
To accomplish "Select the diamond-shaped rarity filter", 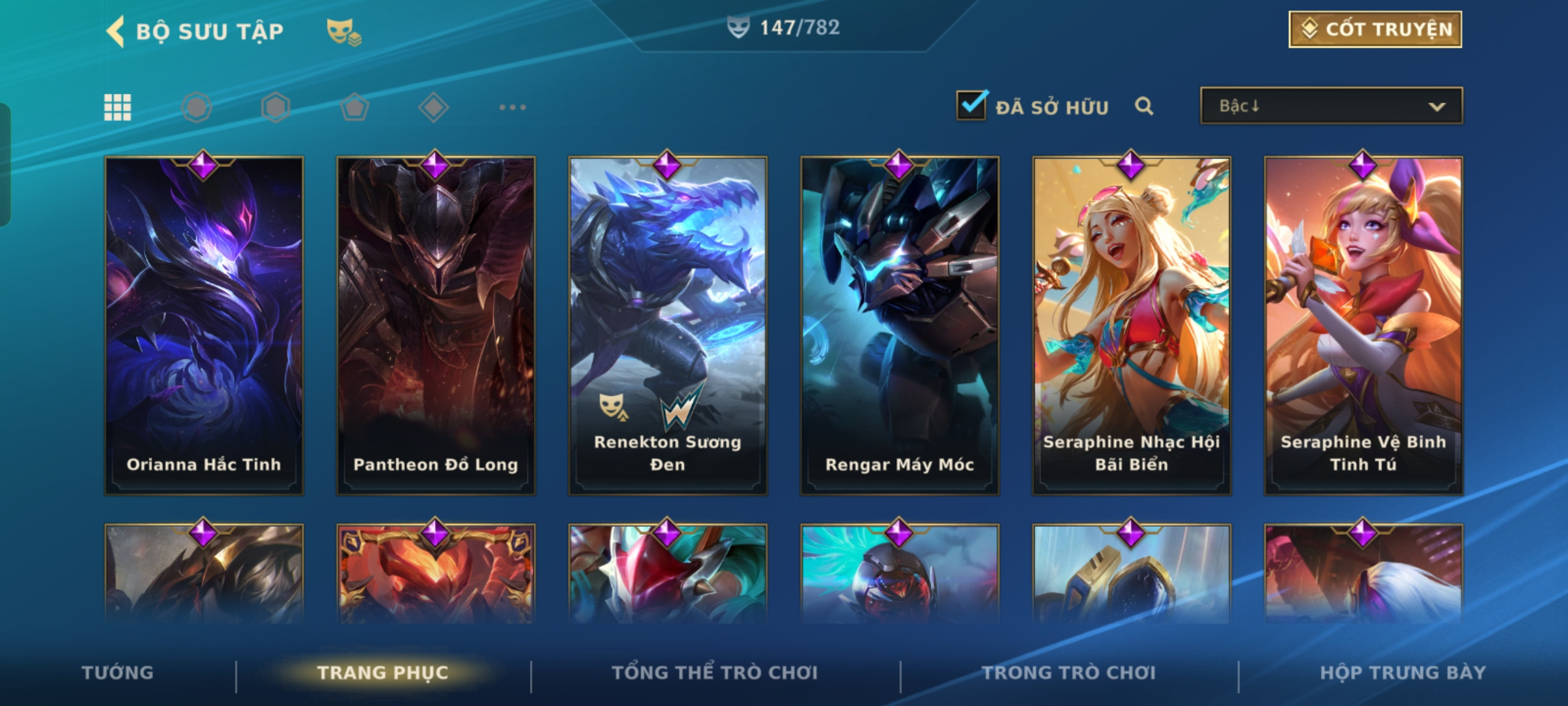I will [x=433, y=107].
